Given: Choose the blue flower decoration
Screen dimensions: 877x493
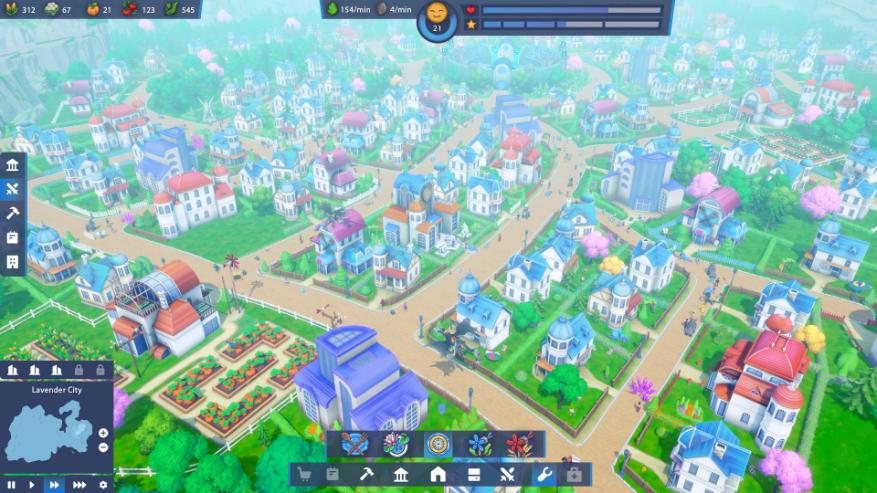Looking at the screenshot, I should (479, 444).
